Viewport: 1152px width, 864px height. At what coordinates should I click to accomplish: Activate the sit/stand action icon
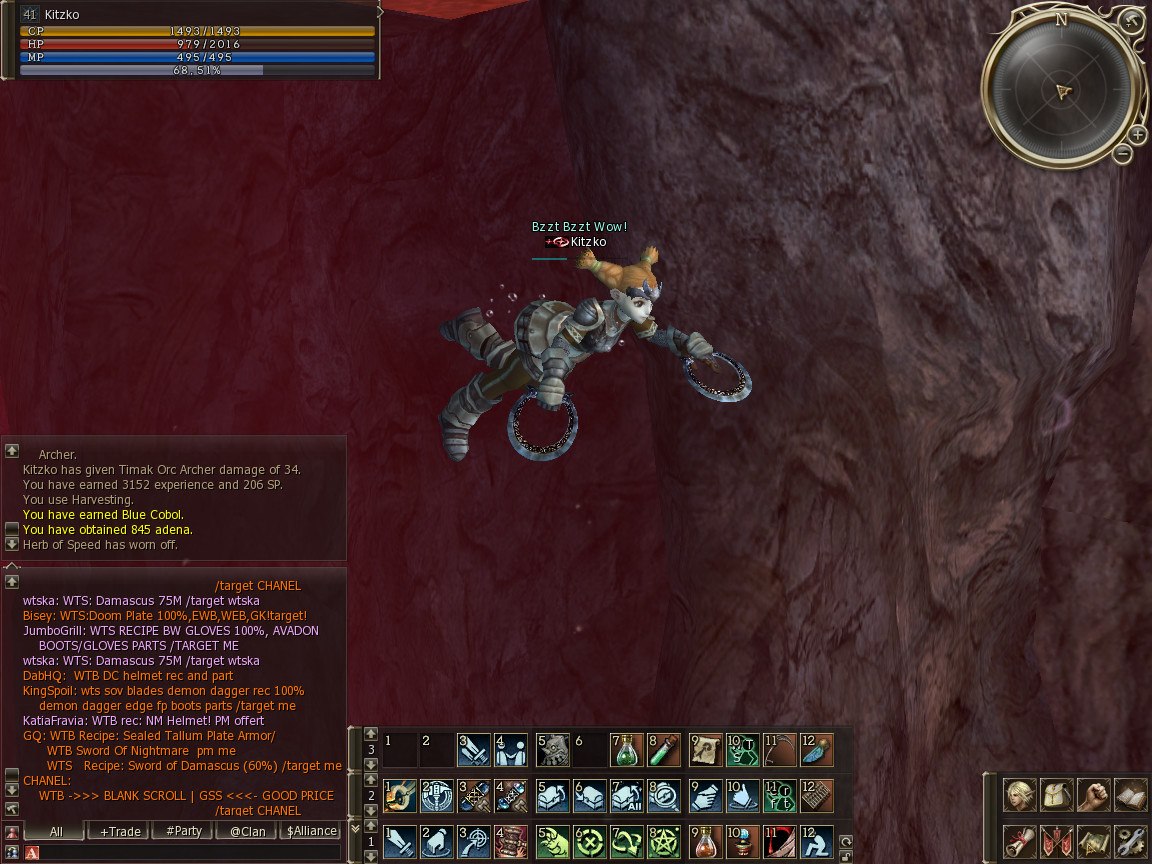(817, 841)
